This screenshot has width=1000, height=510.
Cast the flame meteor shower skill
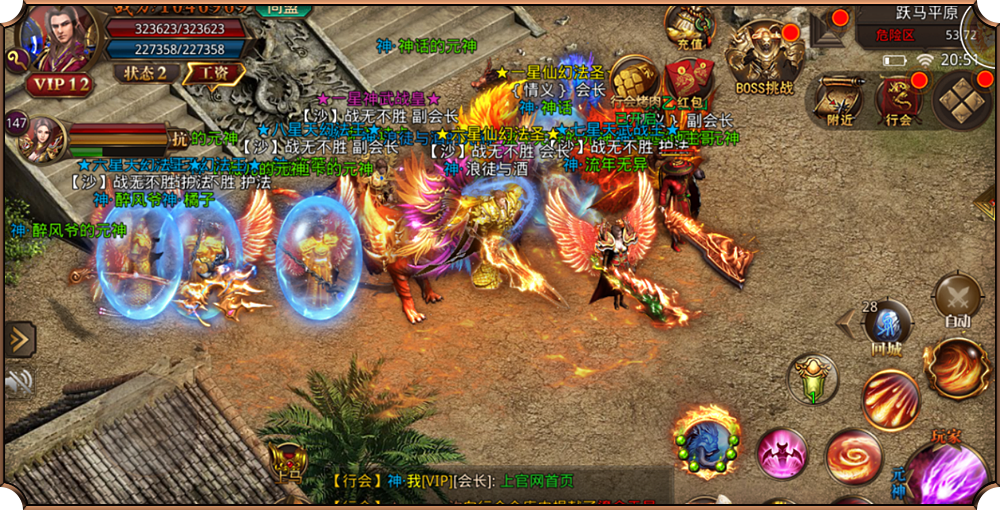(890, 401)
